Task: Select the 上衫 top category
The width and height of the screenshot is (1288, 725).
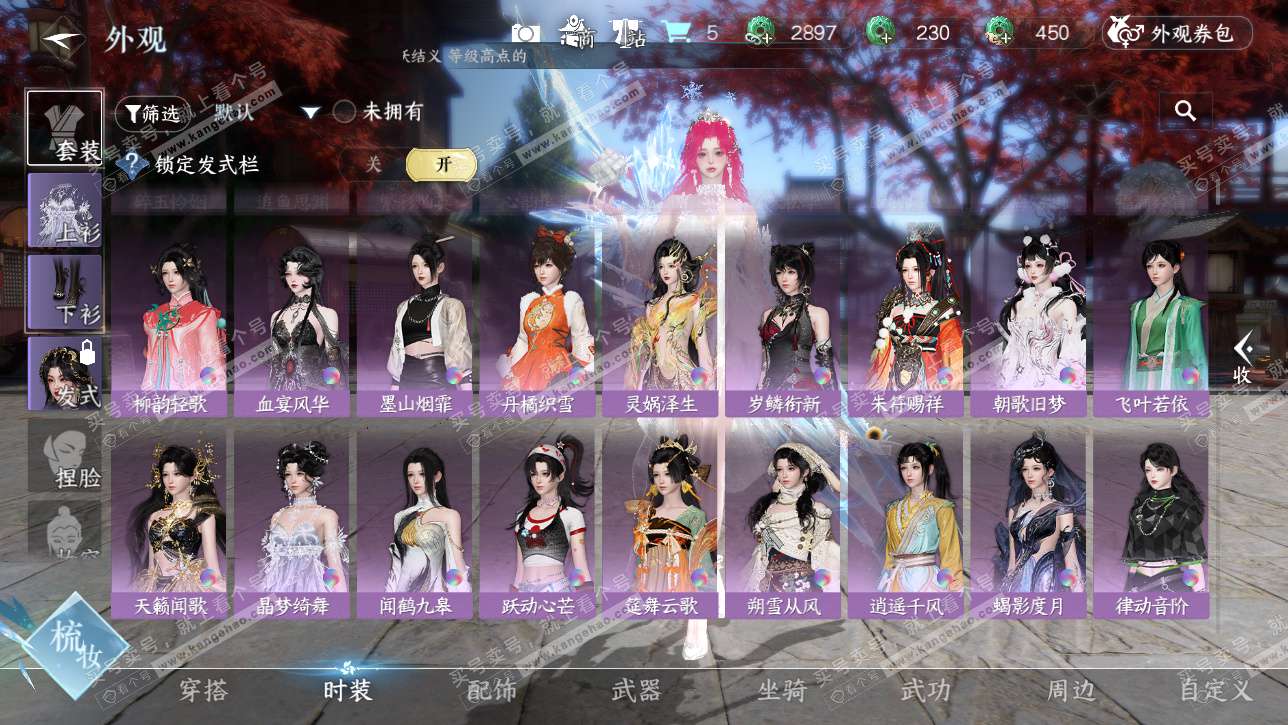Action: coord(65,210)
